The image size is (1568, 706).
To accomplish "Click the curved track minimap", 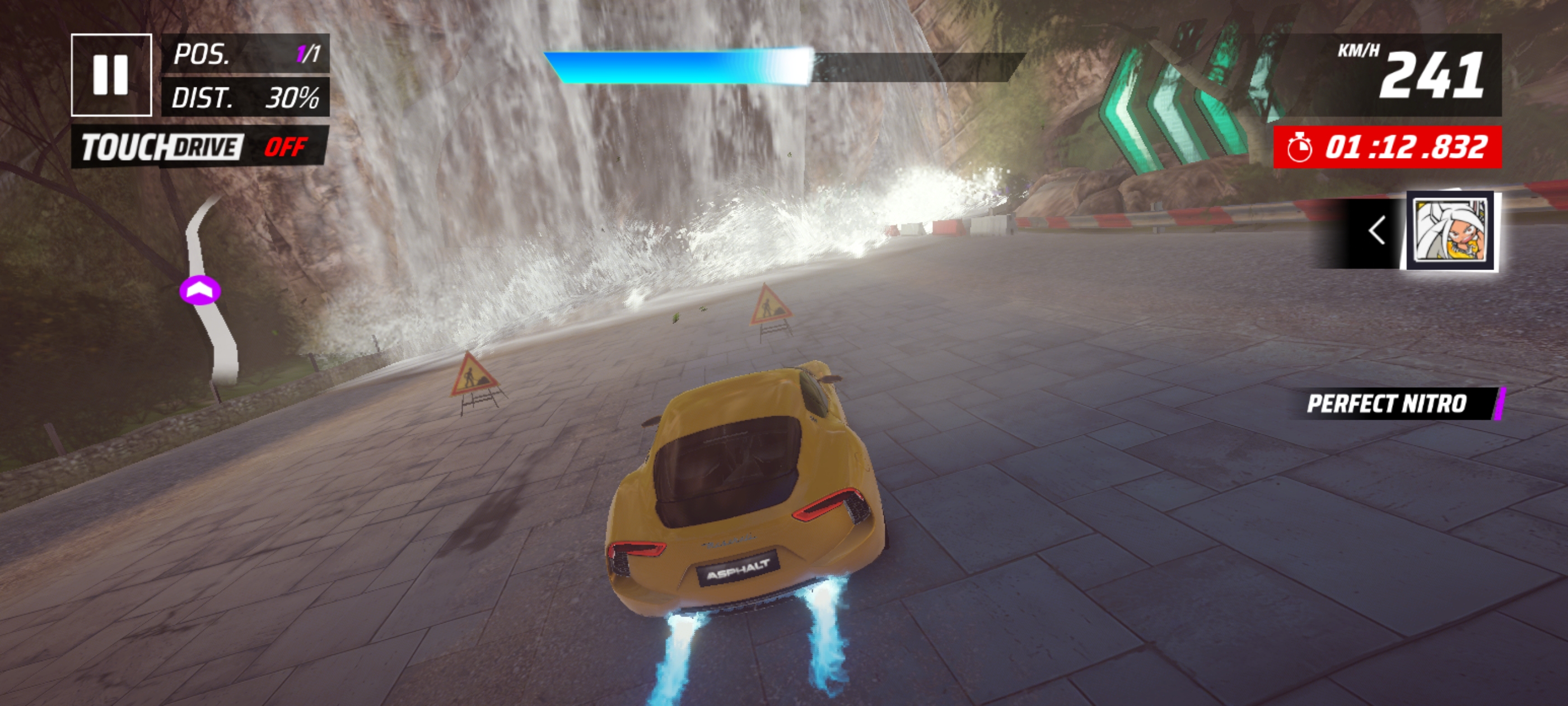I will 208,292.
